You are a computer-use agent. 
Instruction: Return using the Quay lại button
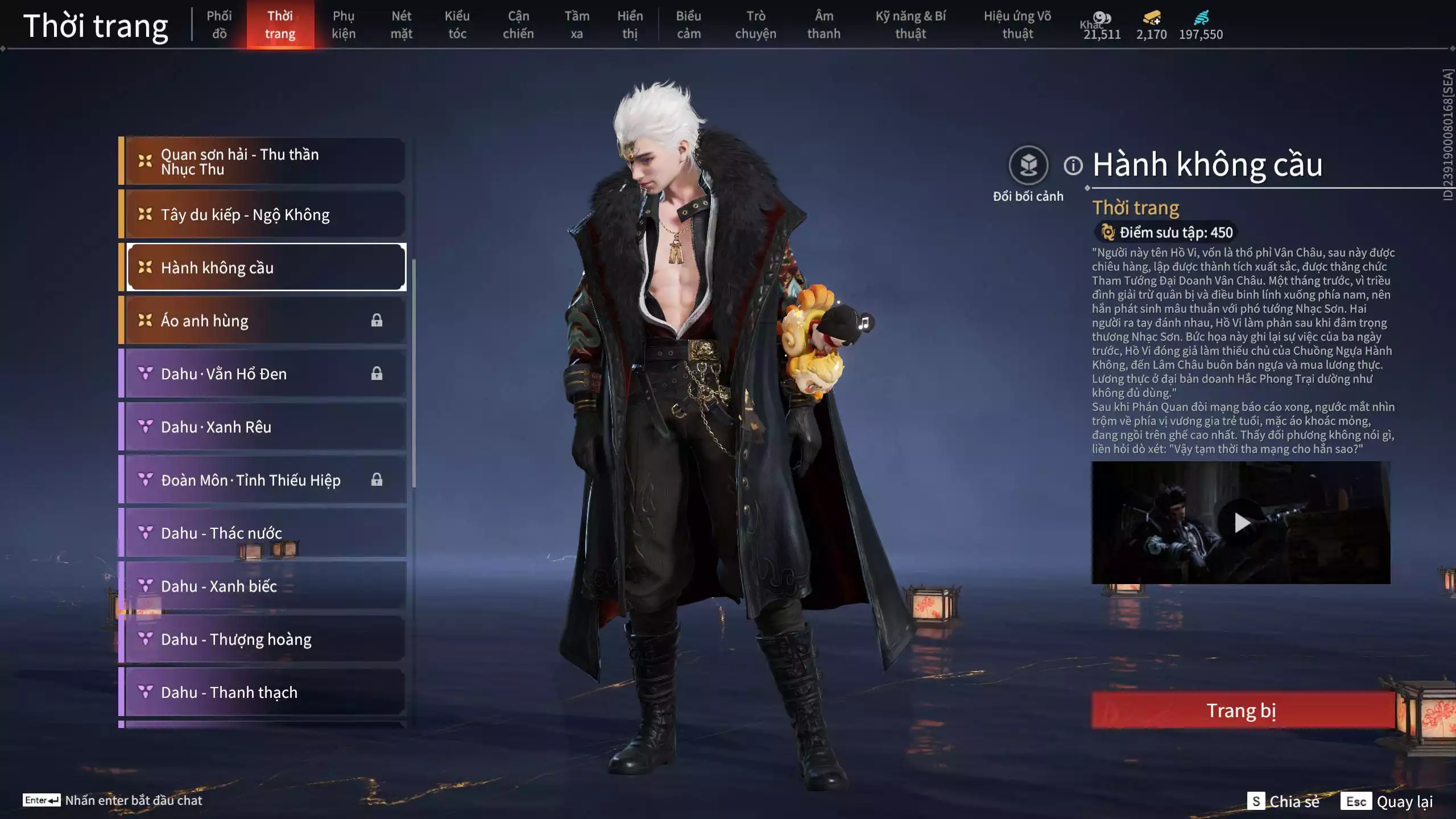[1387, 801]
